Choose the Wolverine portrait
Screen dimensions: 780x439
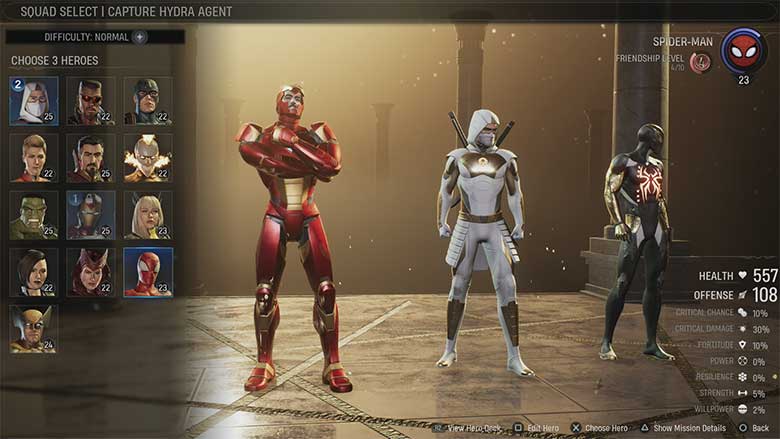pyautogui.click(x=34, y=329)
